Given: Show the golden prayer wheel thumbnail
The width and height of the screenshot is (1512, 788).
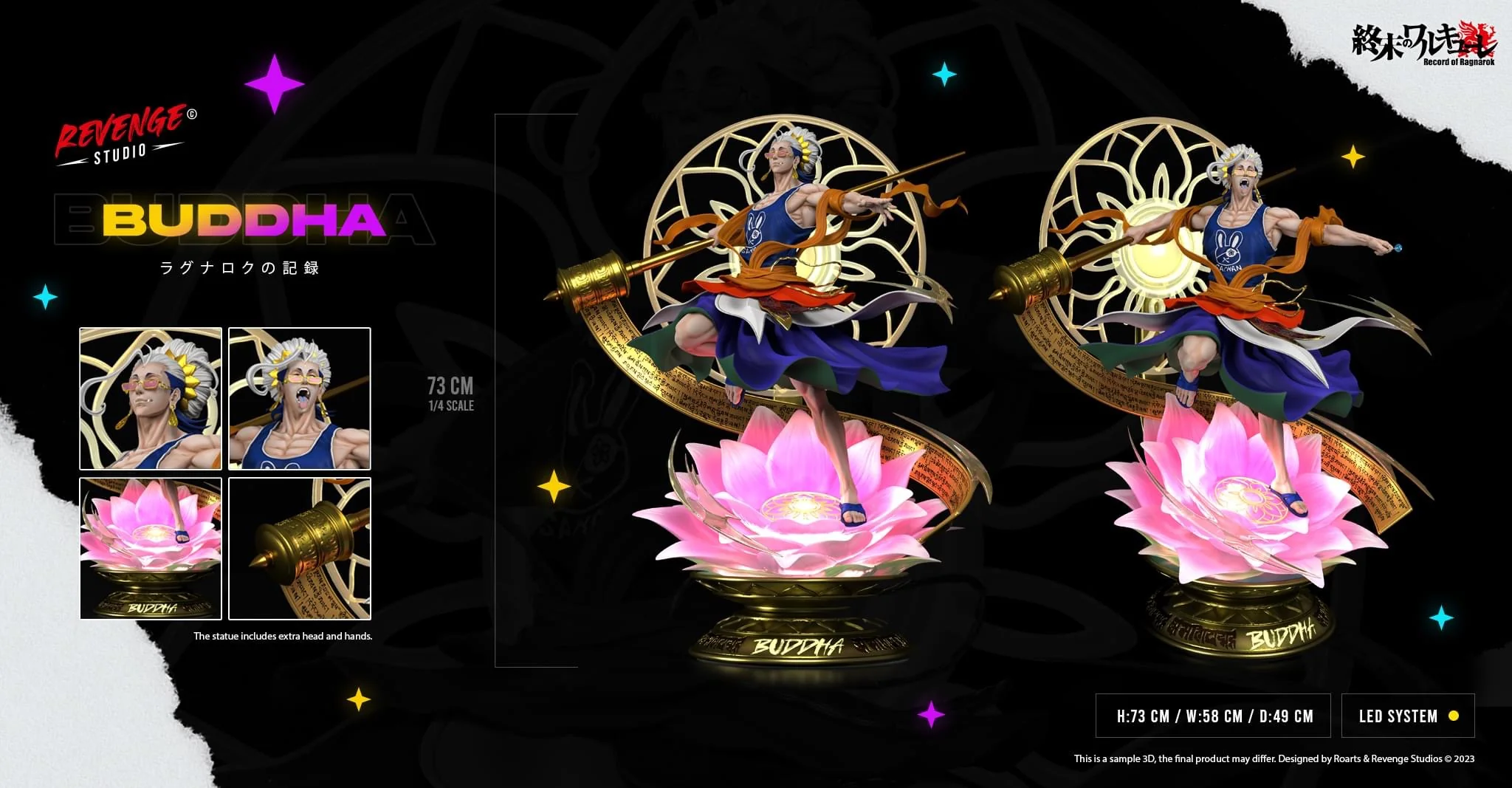Looking at the screenshot, I should (x=300, y=548).
